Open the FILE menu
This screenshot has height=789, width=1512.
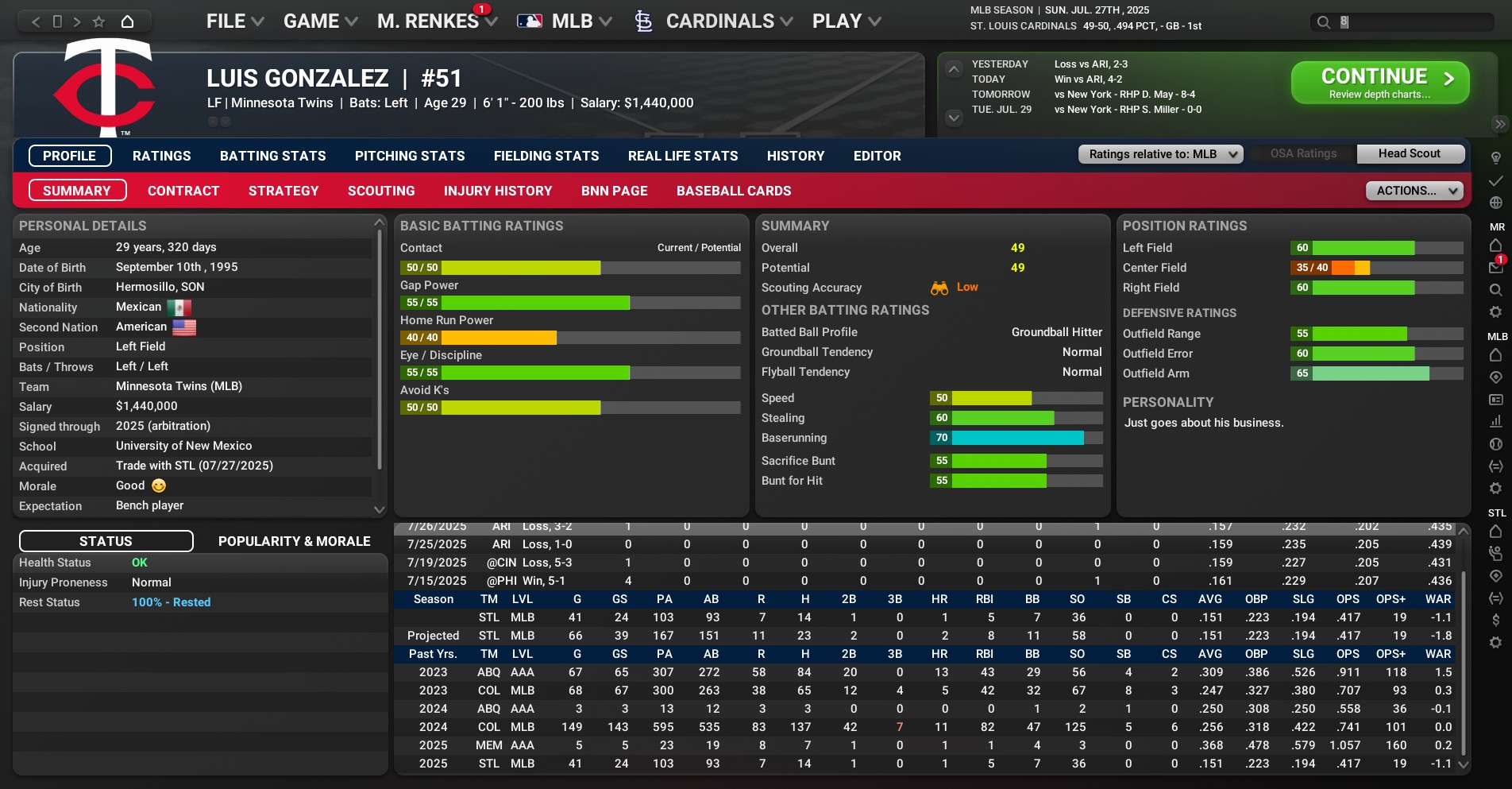click(x=234, y=21)
